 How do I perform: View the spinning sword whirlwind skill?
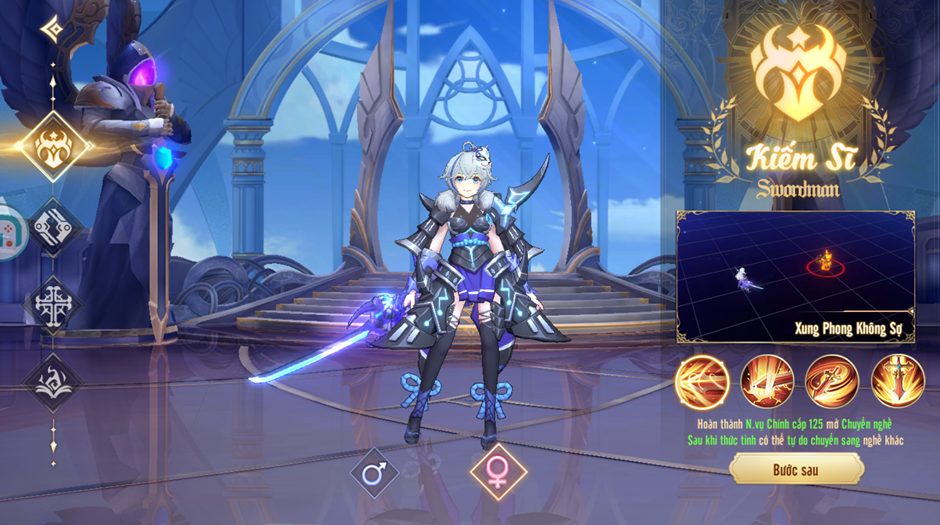tap(832, 380)
